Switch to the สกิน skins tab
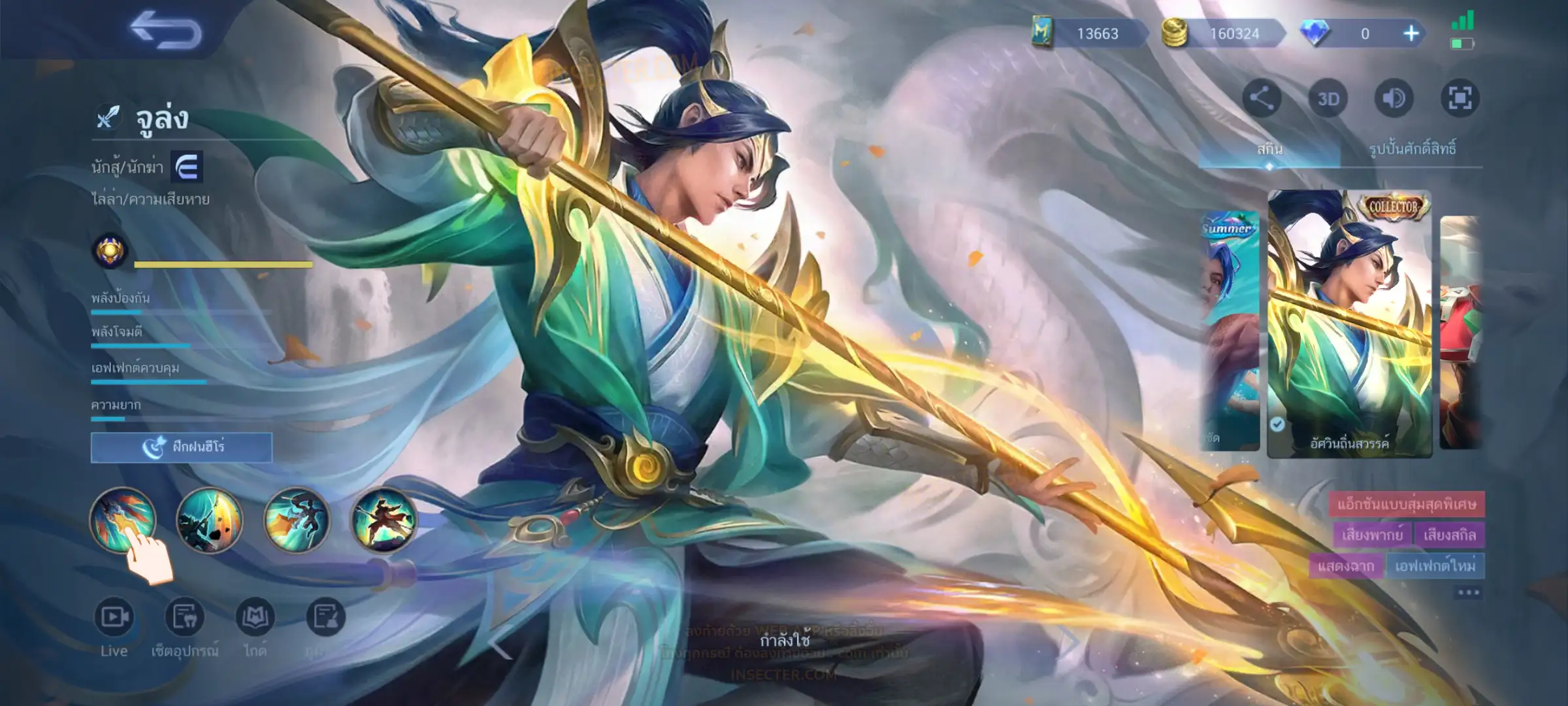This screenshot has width=1568, height=706. [1269, 149]
